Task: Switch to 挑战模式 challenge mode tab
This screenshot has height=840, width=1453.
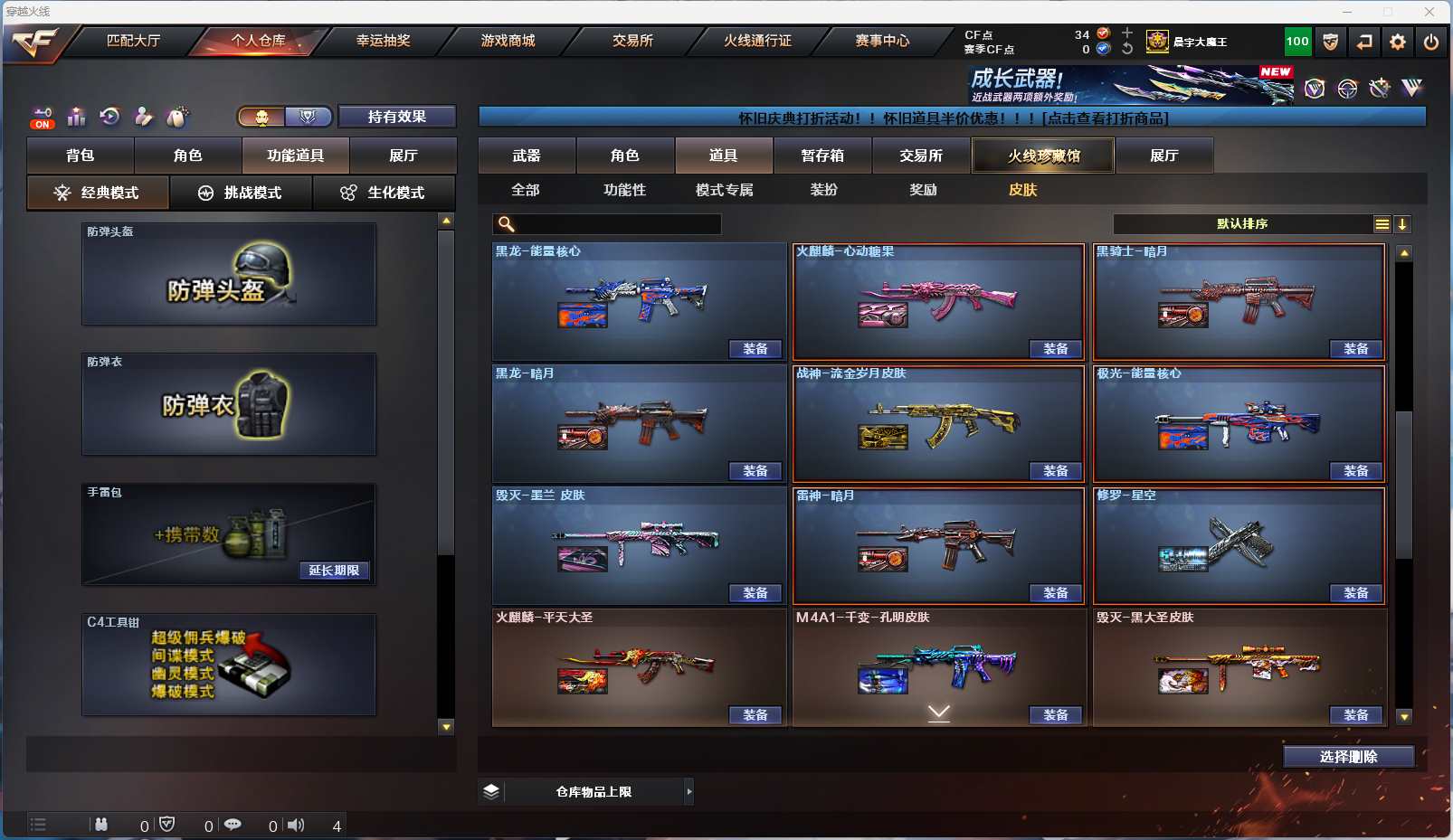Action: [241, 193]
